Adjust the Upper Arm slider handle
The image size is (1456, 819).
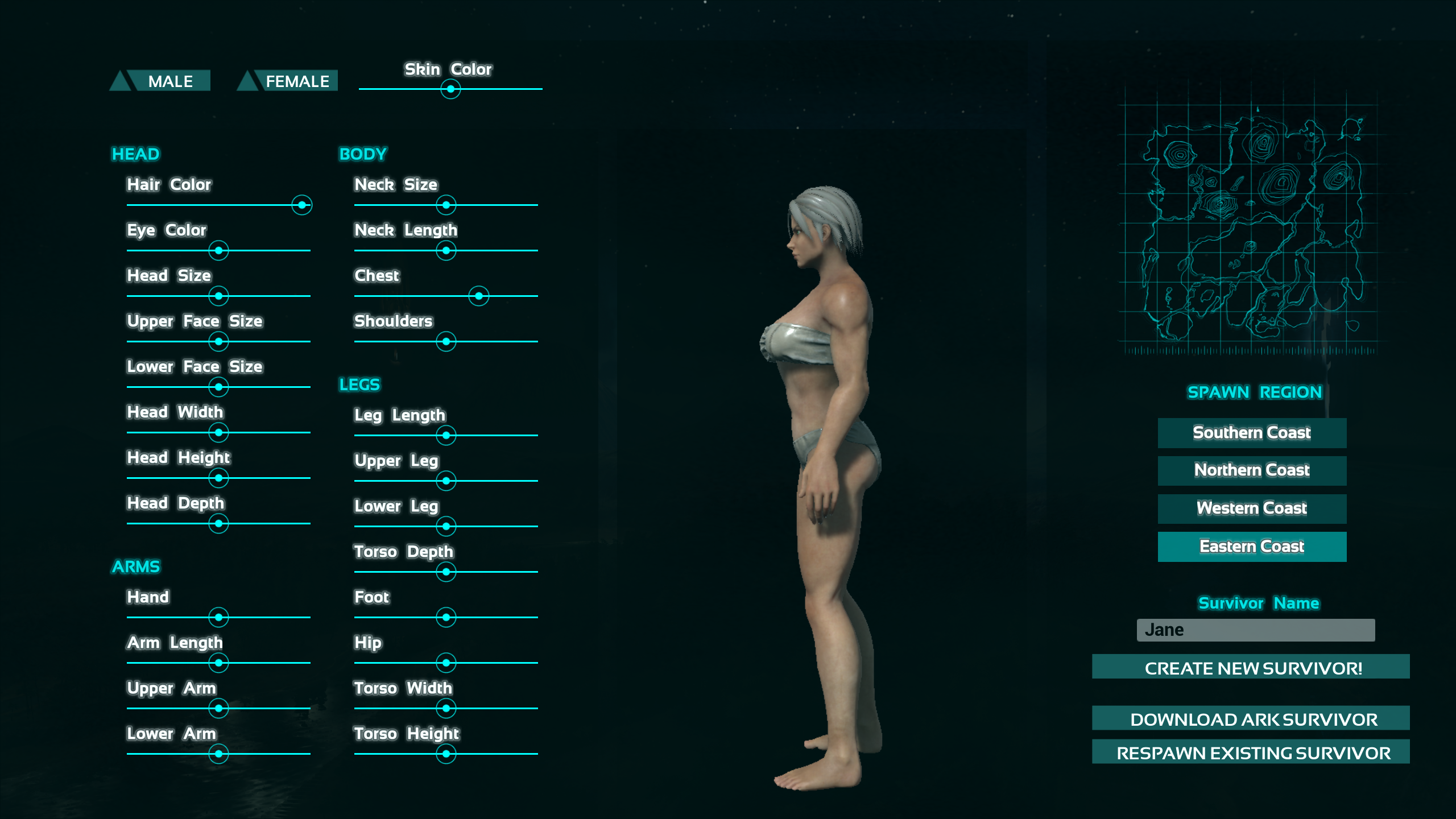pyautogui.click(x=219, y=709)
